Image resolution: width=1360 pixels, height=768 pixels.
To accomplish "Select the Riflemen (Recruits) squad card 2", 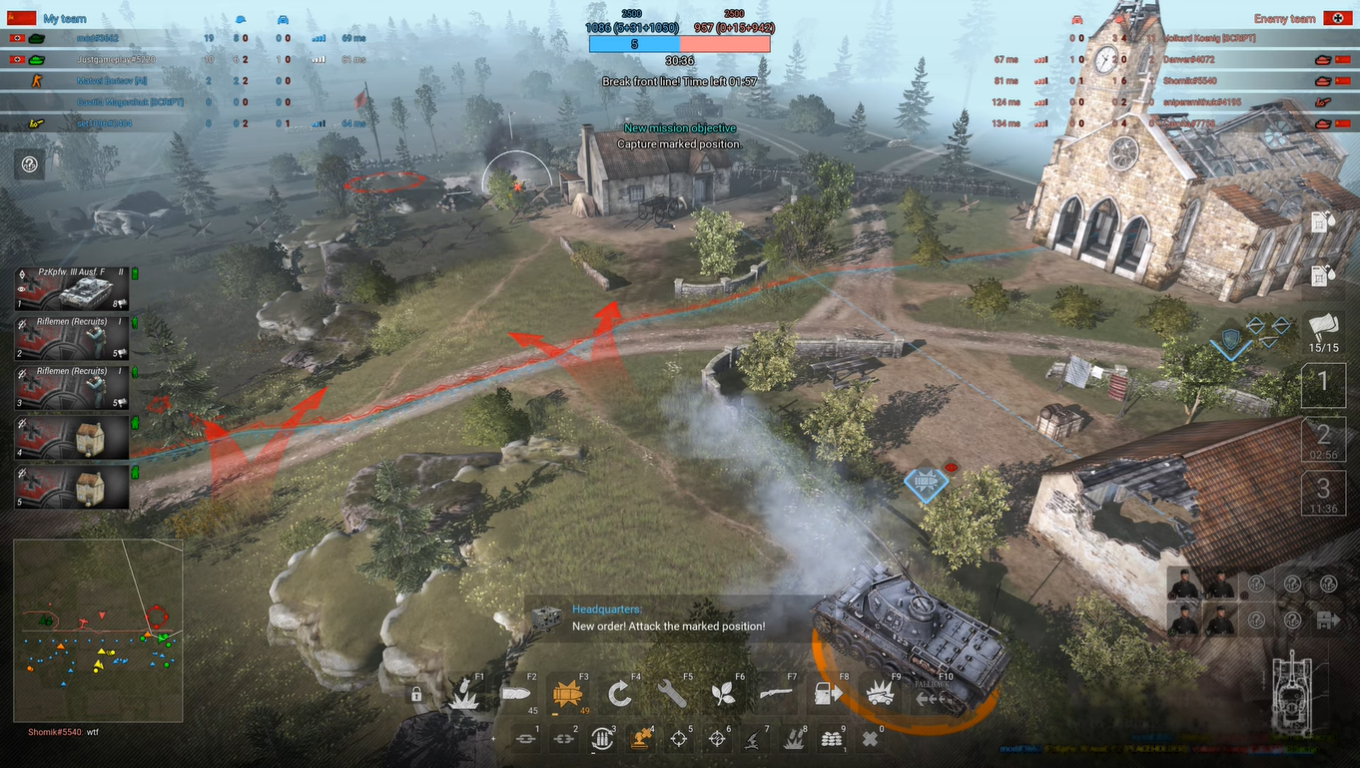I will tap(70, 340).
